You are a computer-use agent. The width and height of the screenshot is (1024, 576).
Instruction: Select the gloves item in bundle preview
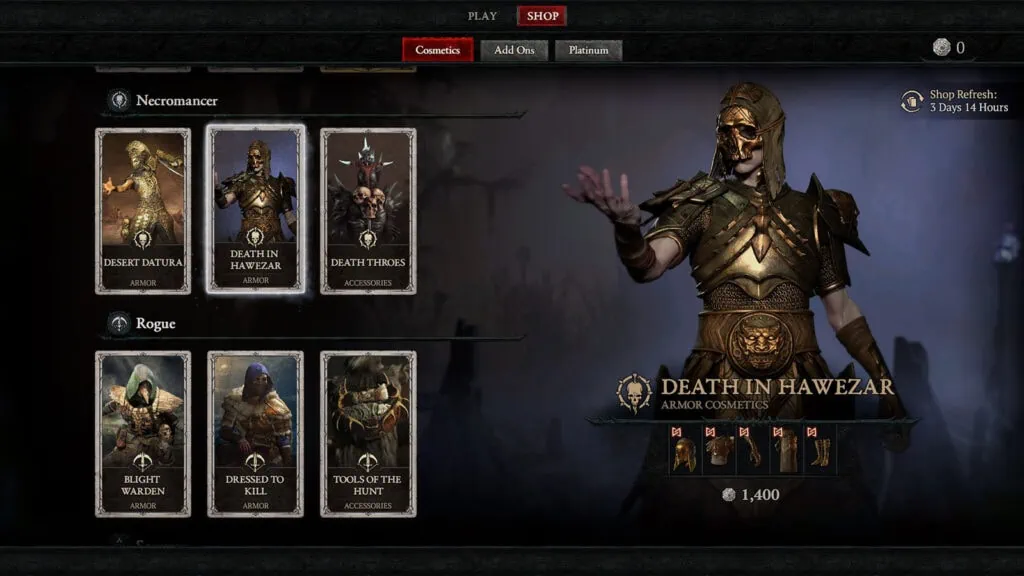point(752,450)
